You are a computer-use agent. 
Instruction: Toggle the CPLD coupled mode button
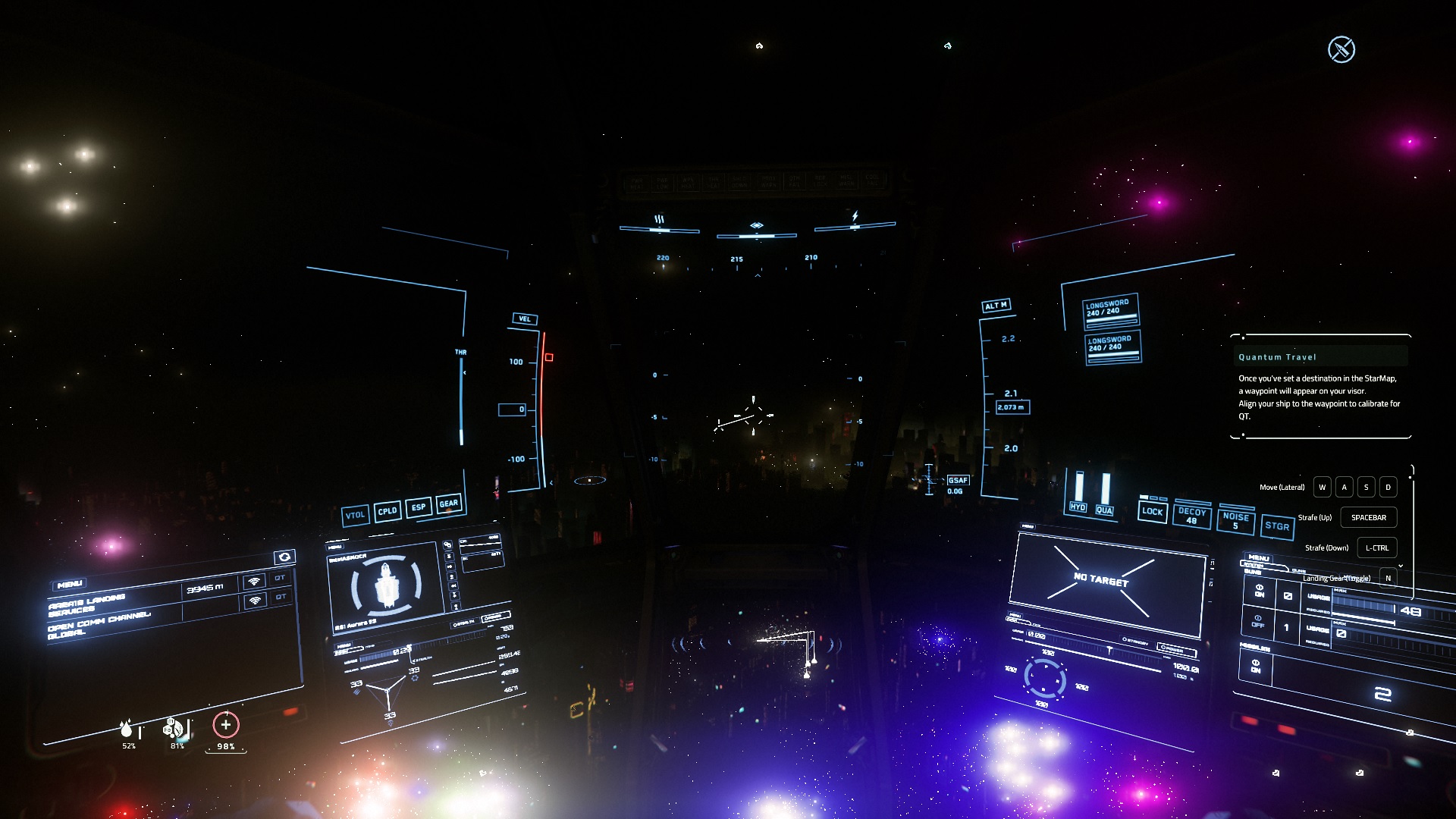click(388, 511)
